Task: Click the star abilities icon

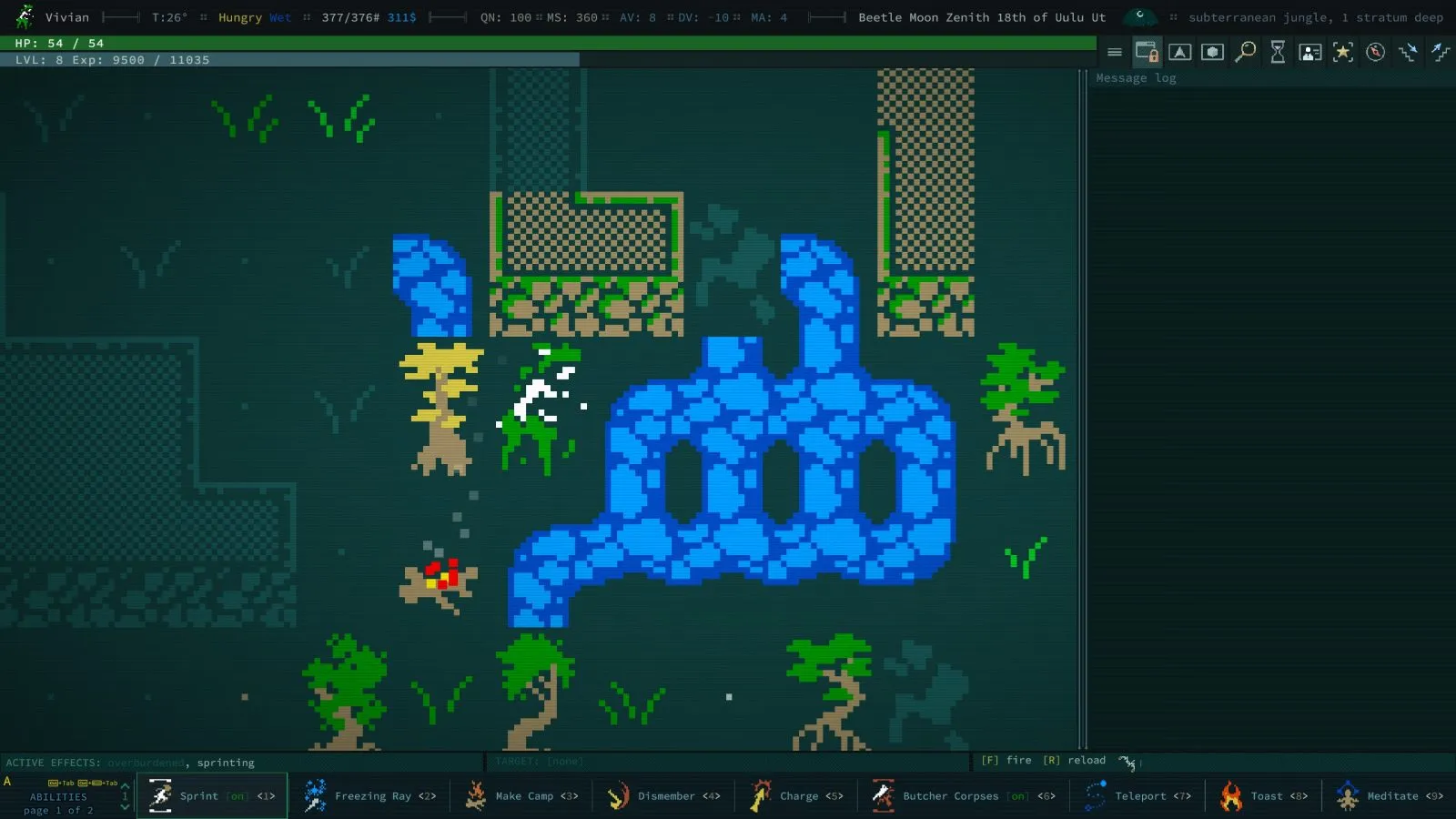Action: (x=1343, y=52)
